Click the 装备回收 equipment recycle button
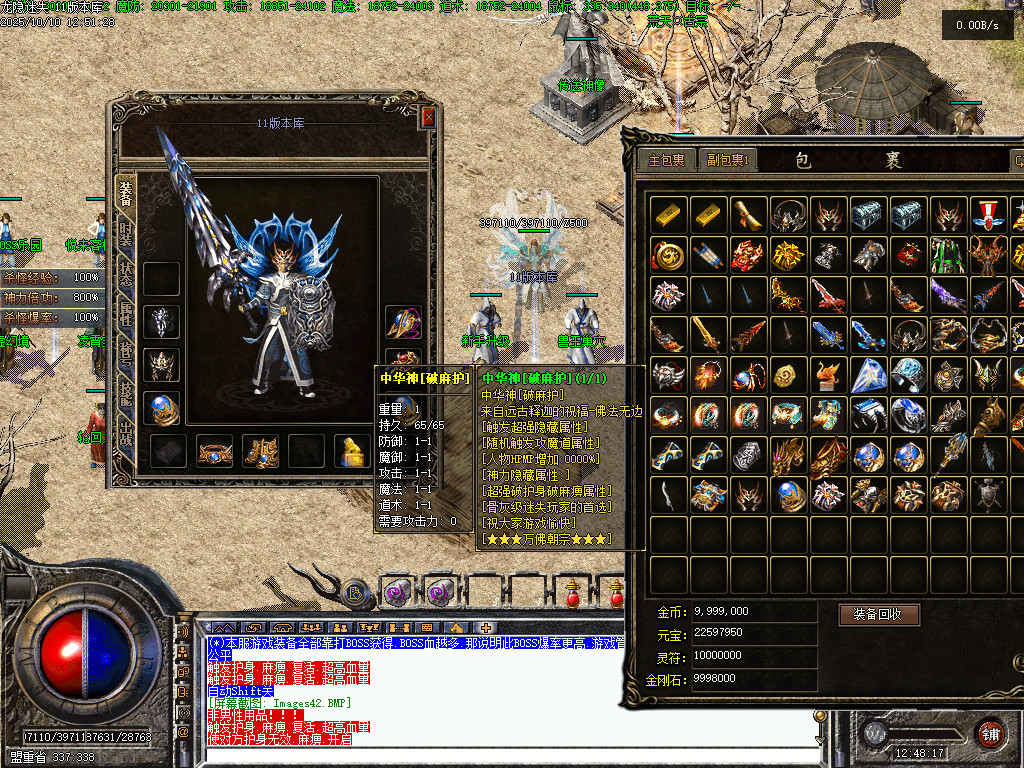 pos(878,614)
